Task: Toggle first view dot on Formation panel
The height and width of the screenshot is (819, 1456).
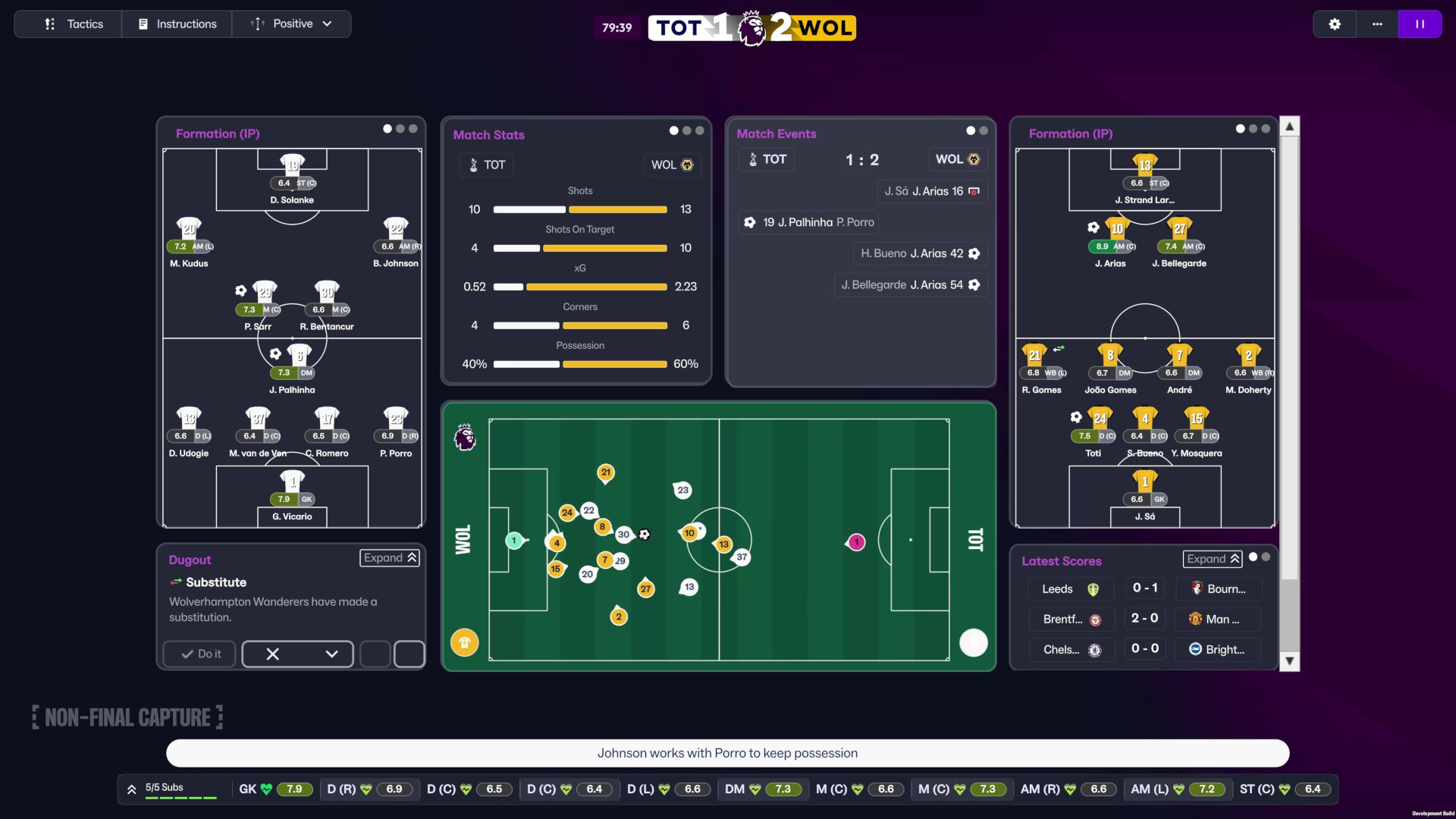Action: 388,129
